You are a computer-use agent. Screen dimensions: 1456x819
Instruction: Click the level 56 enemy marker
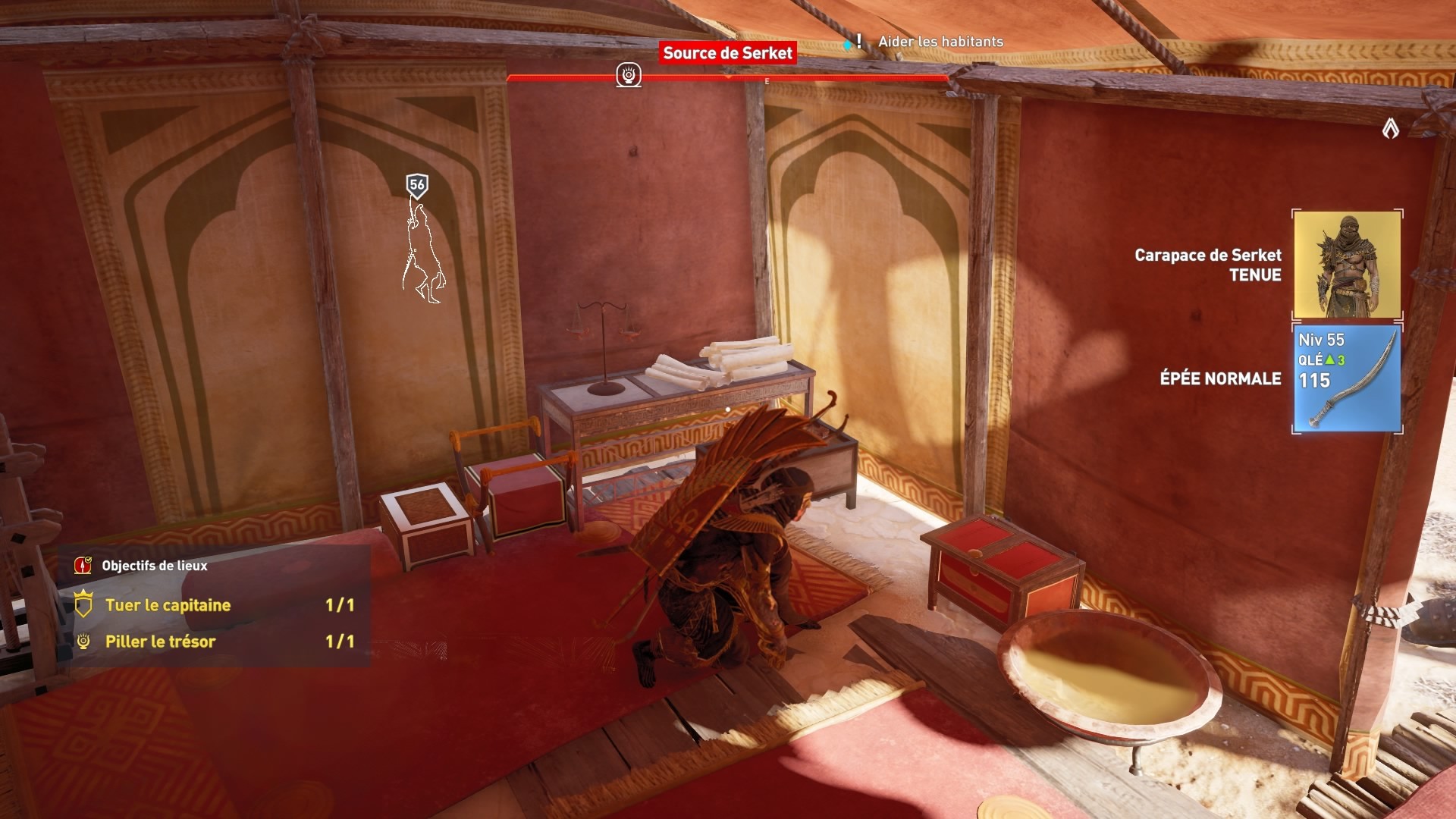[x=417, y=185]
